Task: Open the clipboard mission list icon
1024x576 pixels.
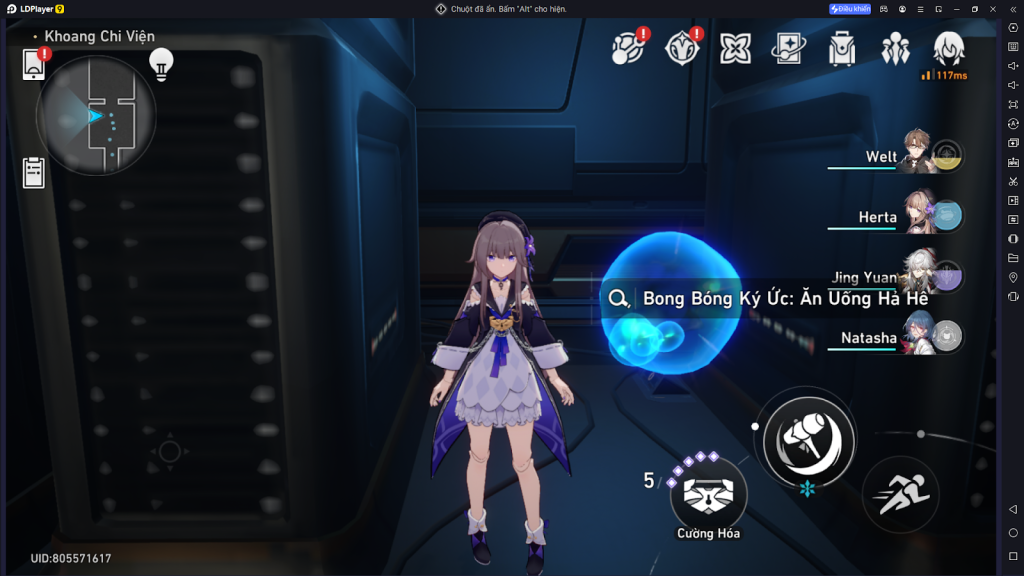Action: (x=34, y=173)
